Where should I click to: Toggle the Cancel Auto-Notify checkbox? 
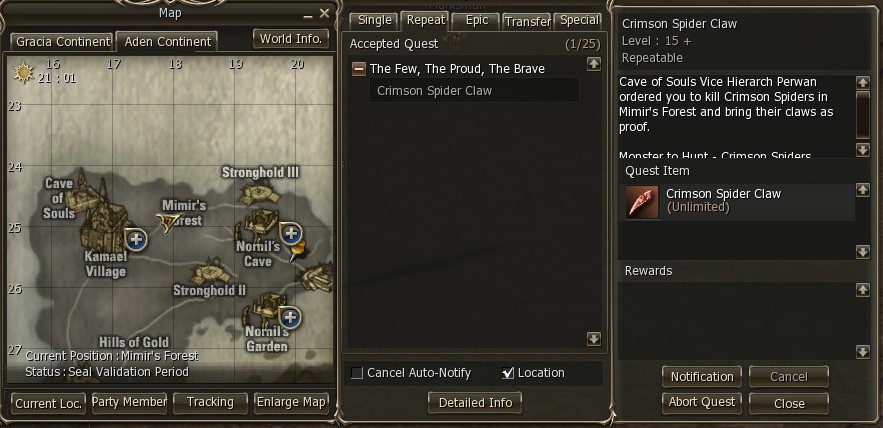(x=357, y=373)
